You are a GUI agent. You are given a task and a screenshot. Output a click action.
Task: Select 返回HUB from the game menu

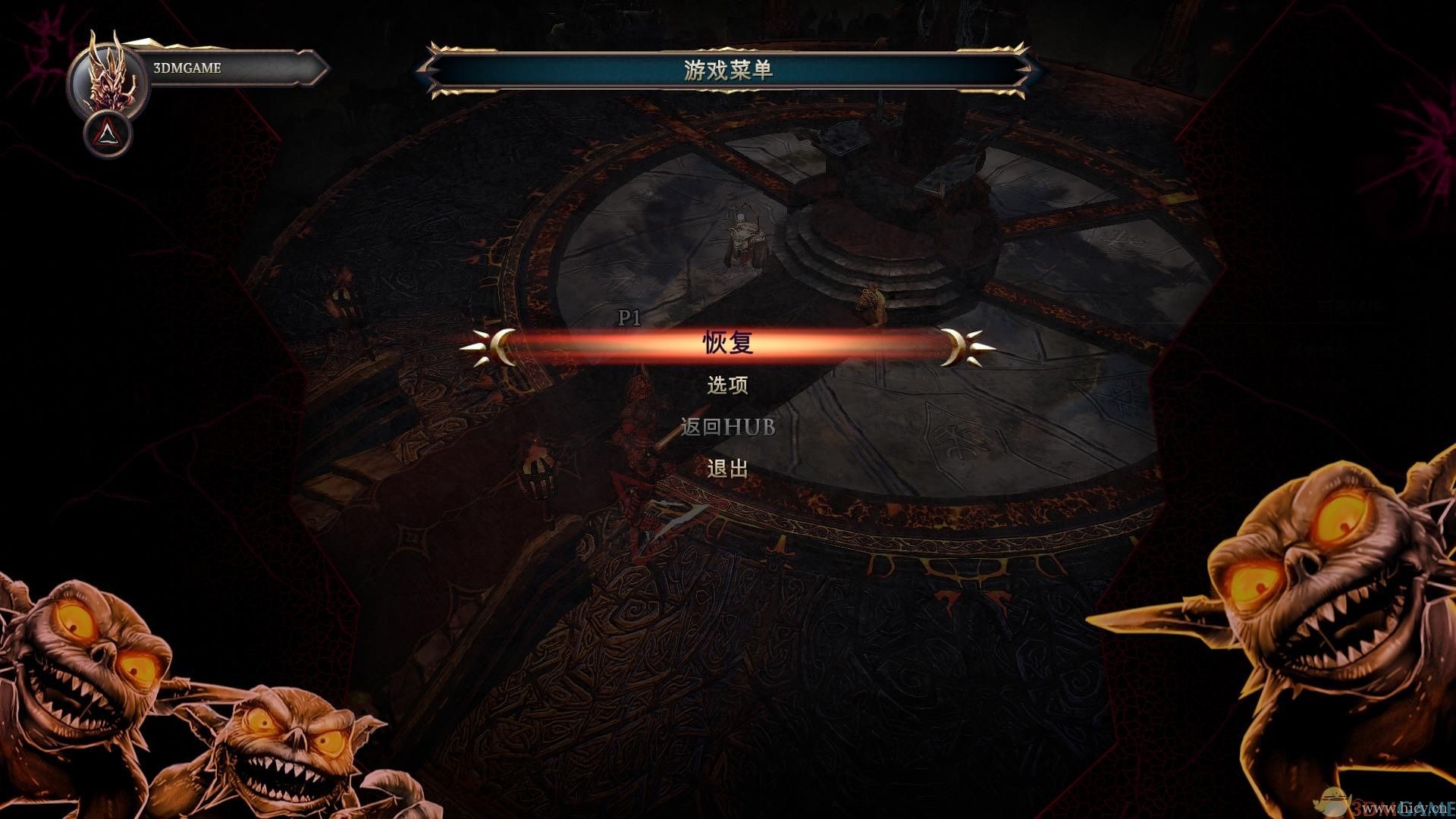point(726,428)
